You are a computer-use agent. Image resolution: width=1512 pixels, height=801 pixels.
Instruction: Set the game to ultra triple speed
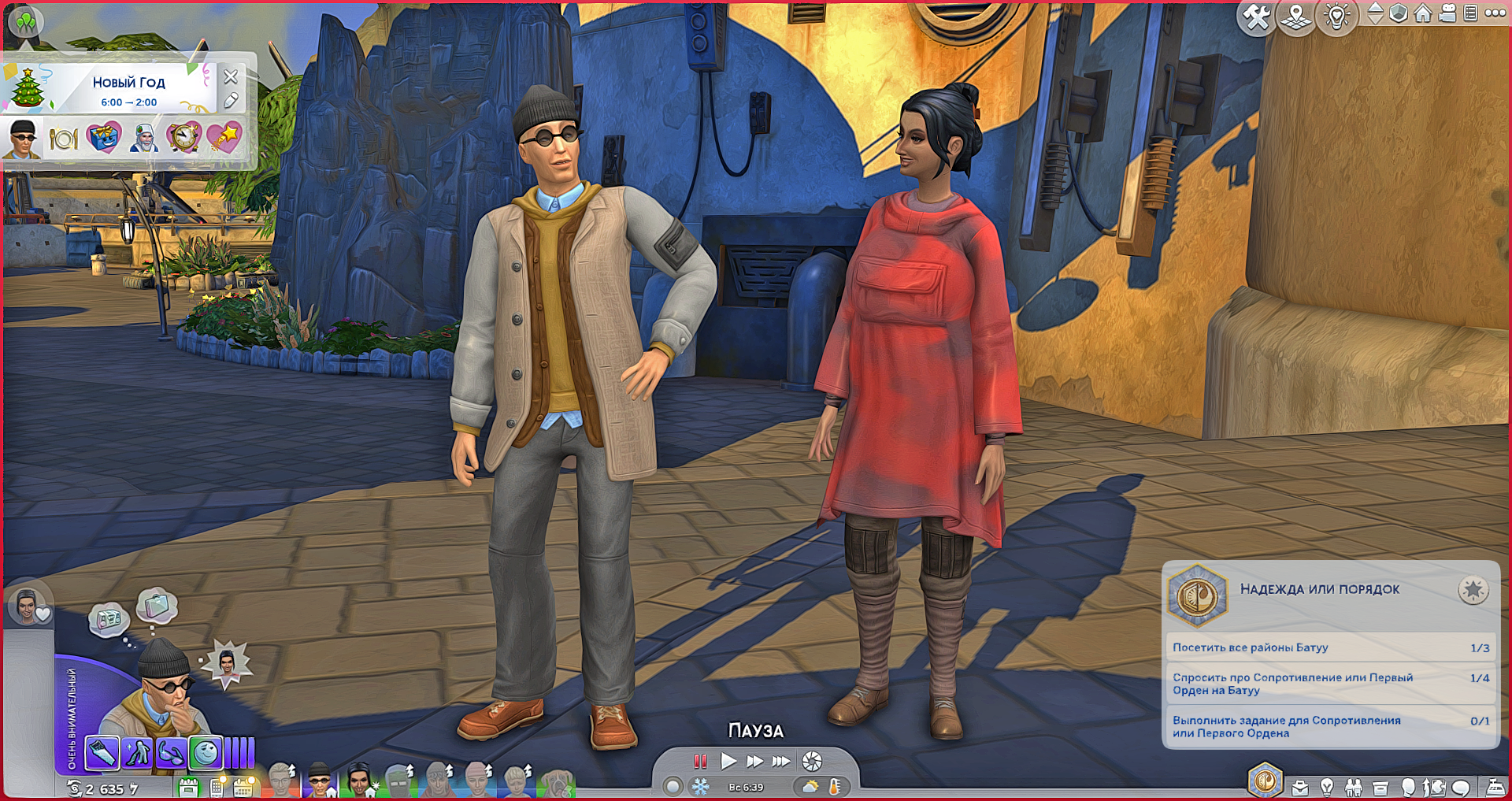pos(781,762)
